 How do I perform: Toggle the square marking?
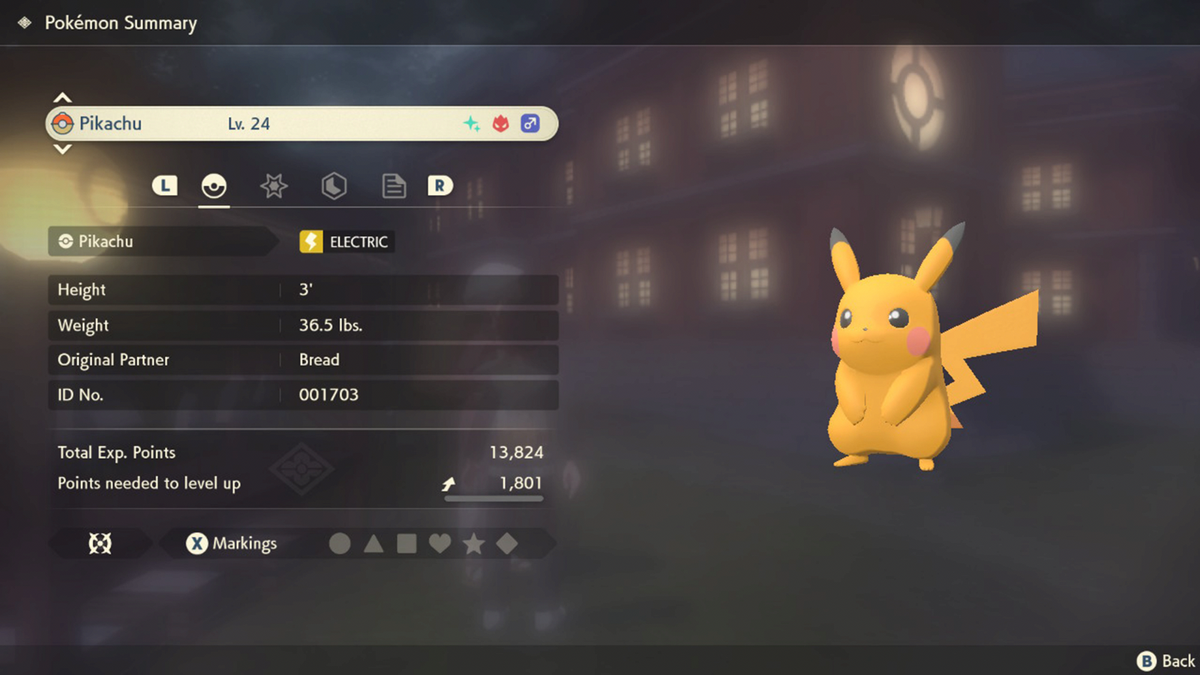point(407,544)
